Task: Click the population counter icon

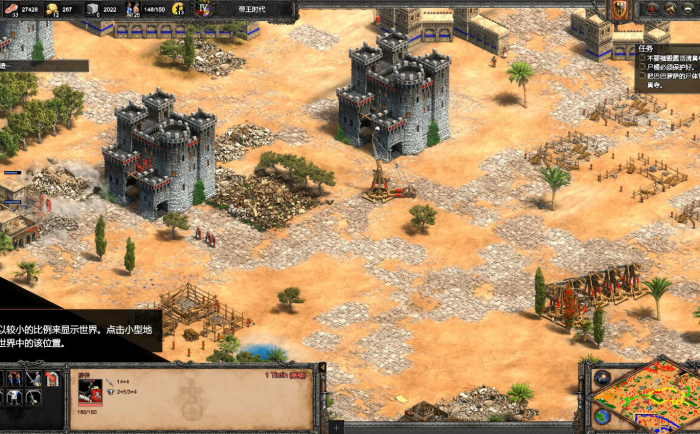Action: tap(133, 9)
